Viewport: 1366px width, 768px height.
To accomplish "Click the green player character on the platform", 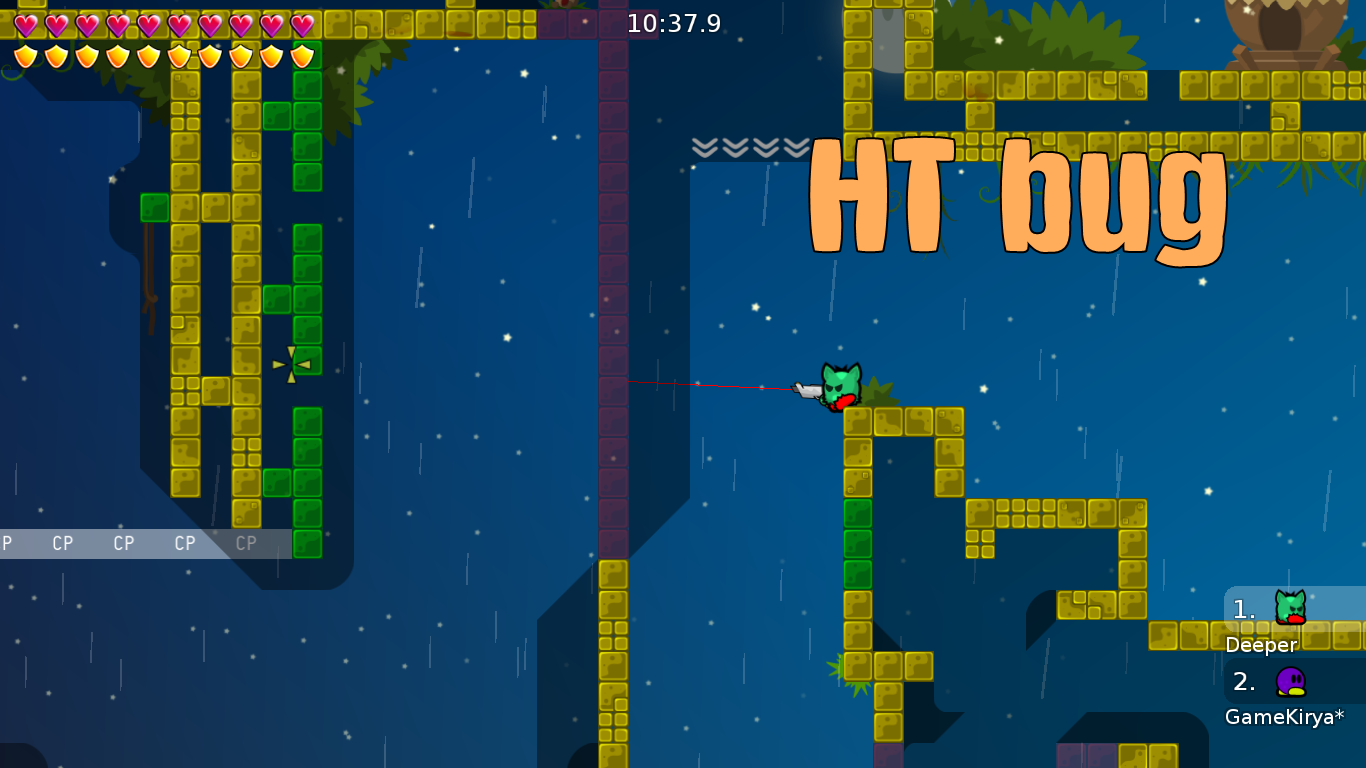I will (x=840, y=385).
